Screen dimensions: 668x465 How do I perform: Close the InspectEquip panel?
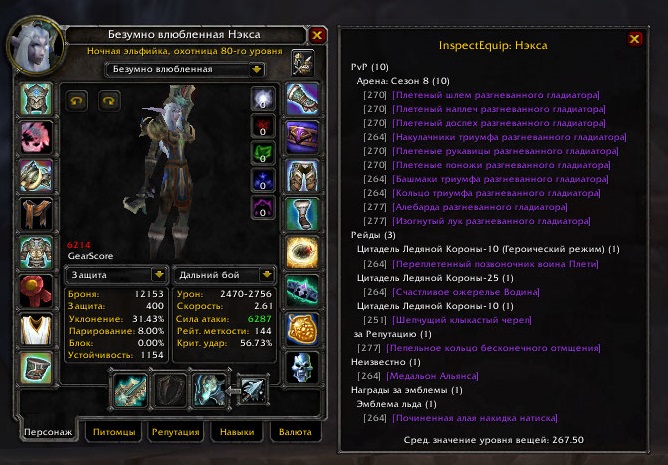click(x=634, y=39)
